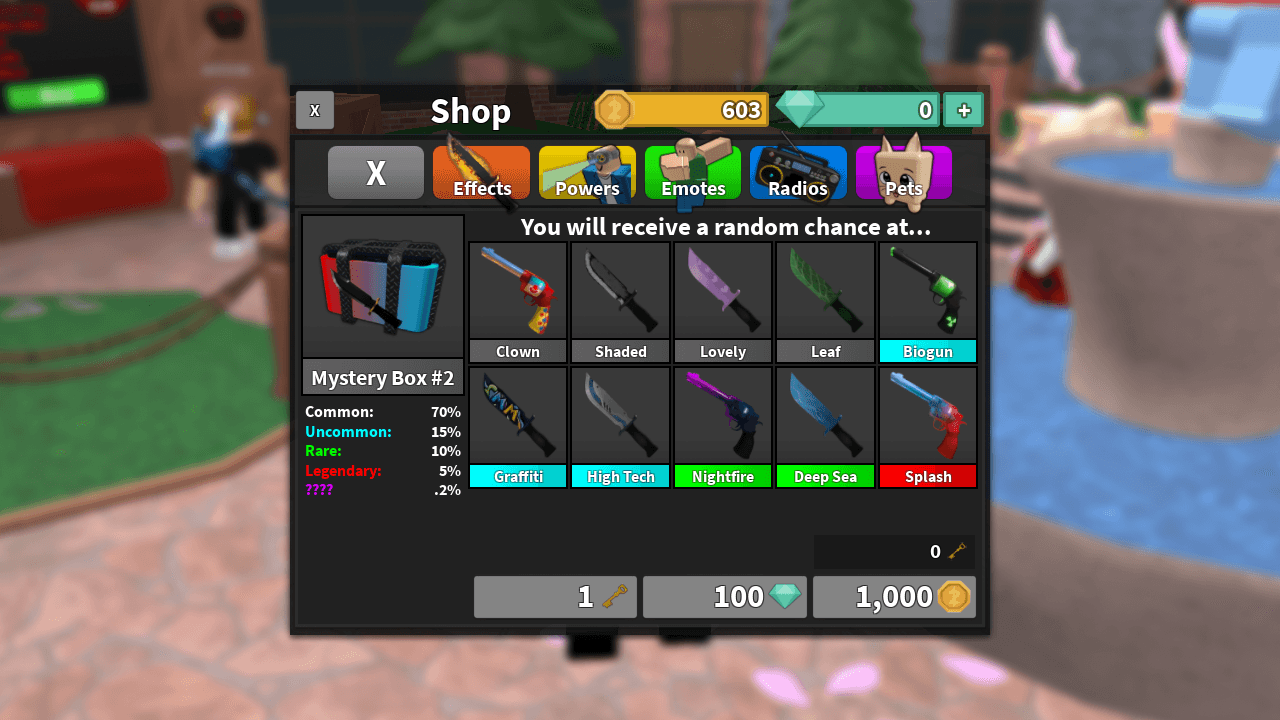Buy Mystery Box #2 for 1,000 coins

point(894,596)
